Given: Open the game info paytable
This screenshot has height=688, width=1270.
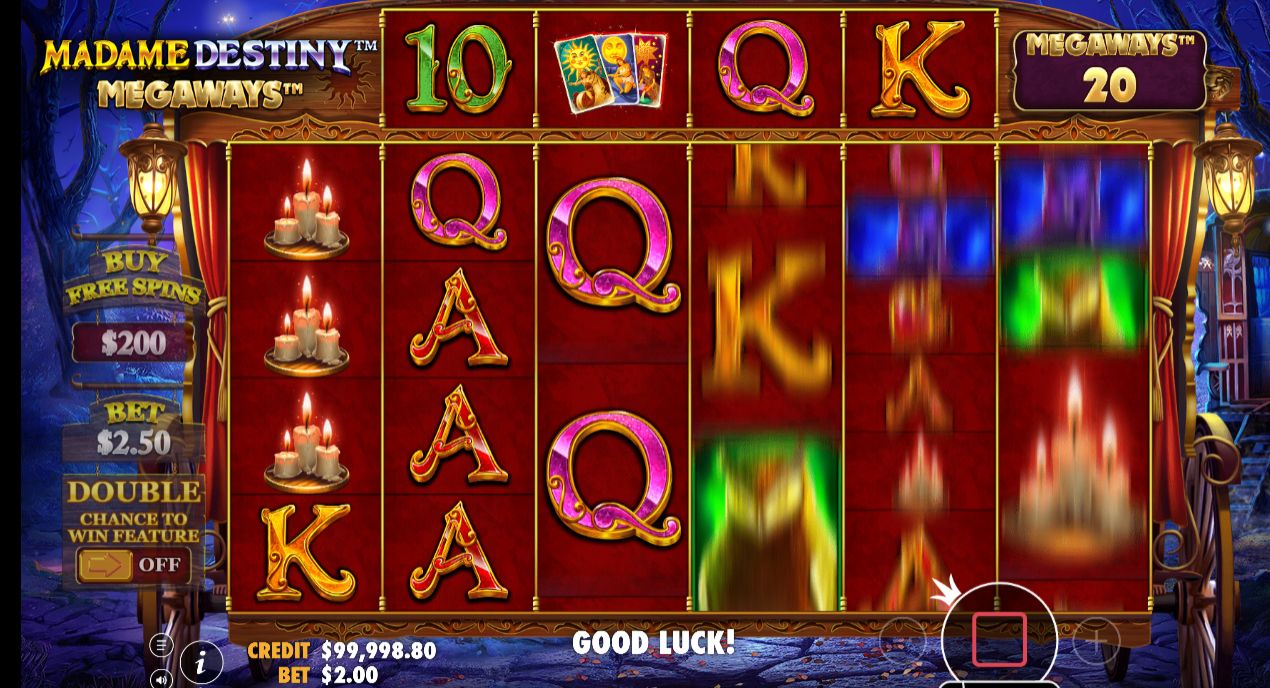Looking at the screenshot, I should 201,661.
